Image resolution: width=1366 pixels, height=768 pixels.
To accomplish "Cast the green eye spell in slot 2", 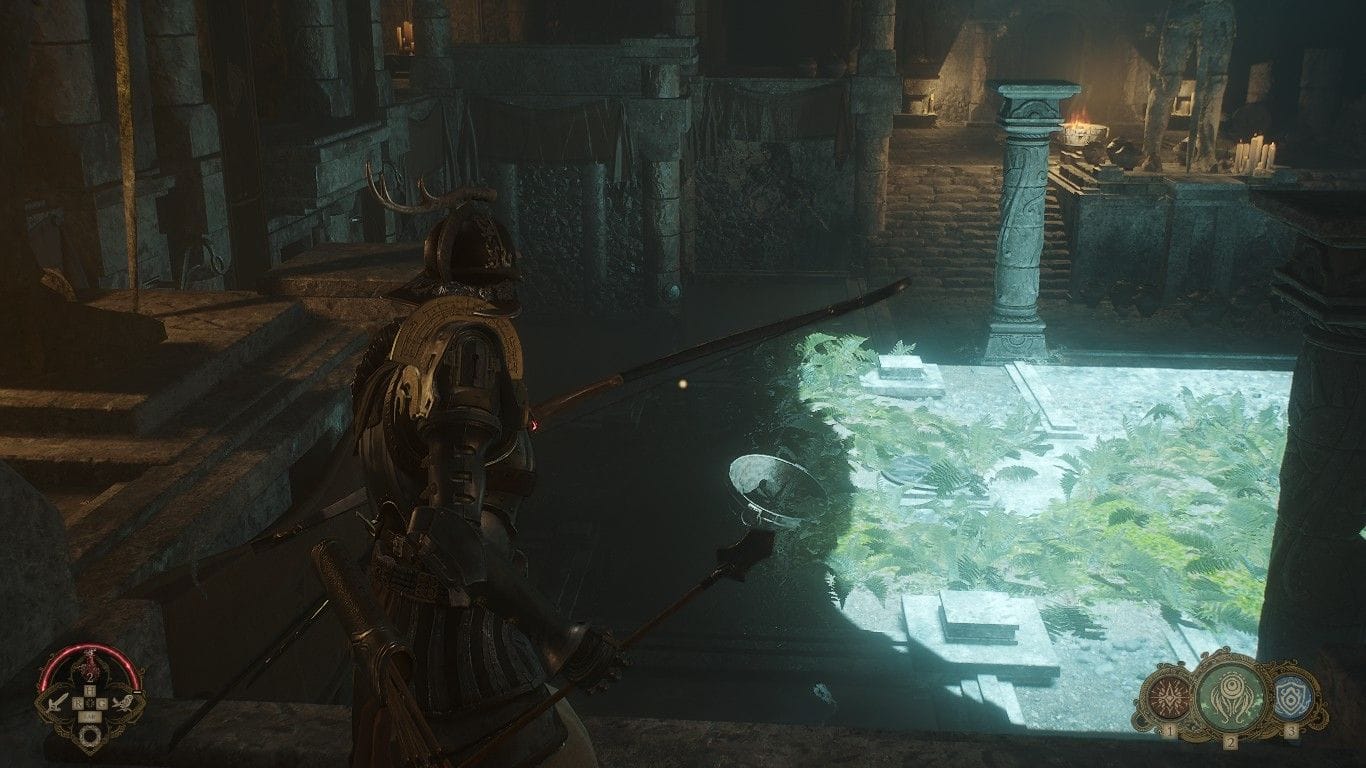I will (1230, 695).
